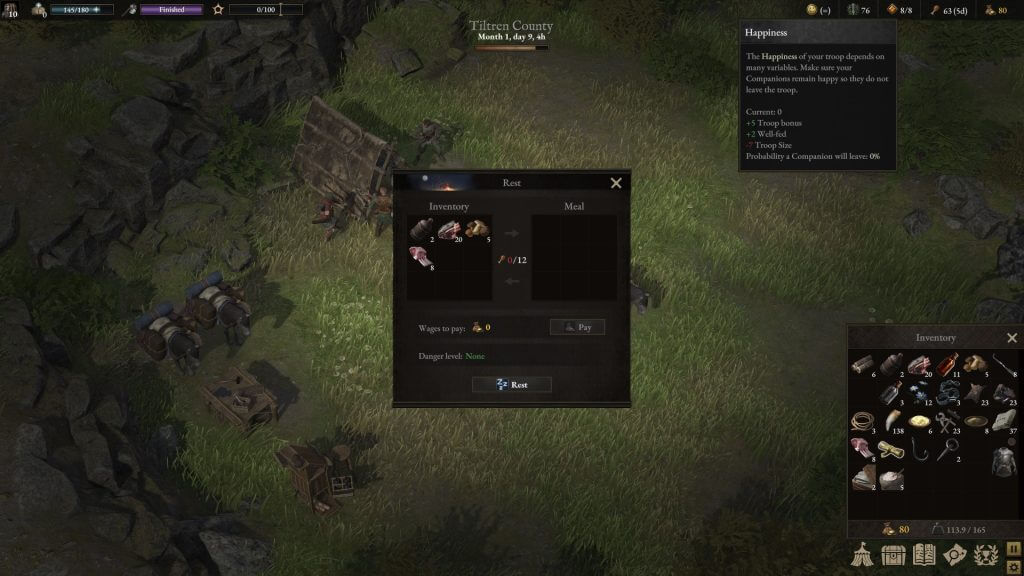This screenshot has width=1024, height=576.
Task: Choose the ham stack of 8 in Rest inventory
Action: pos(420,258)
